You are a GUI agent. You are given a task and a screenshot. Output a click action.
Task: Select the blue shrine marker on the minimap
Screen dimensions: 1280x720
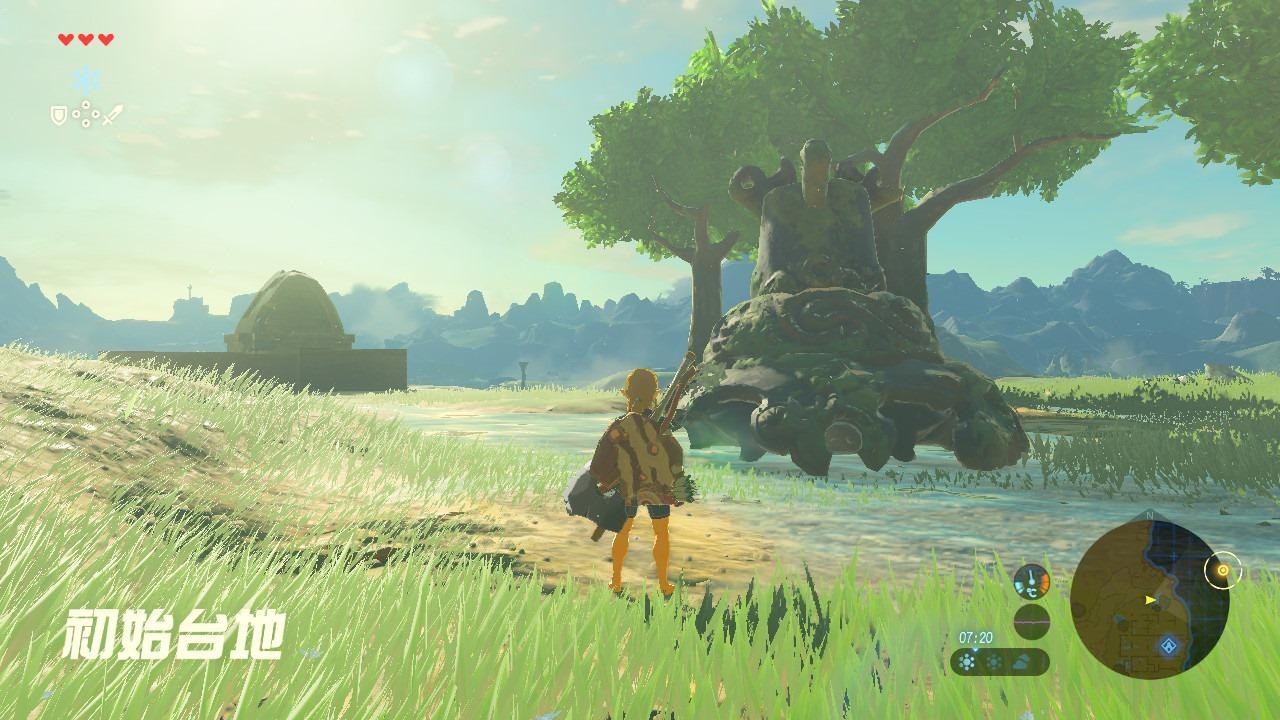pos(1166,646)
